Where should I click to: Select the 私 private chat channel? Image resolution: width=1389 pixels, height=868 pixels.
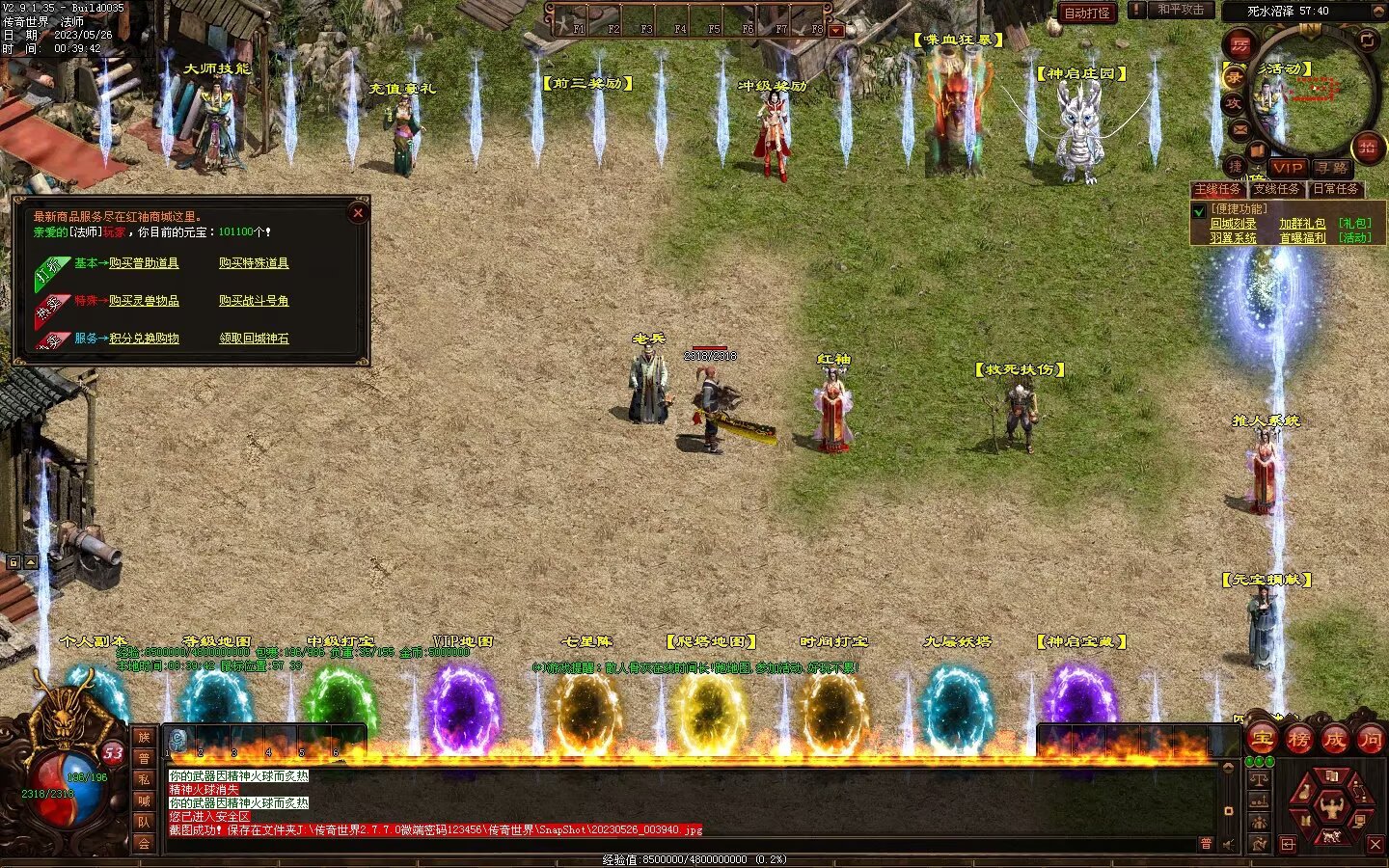coord(144,779)
